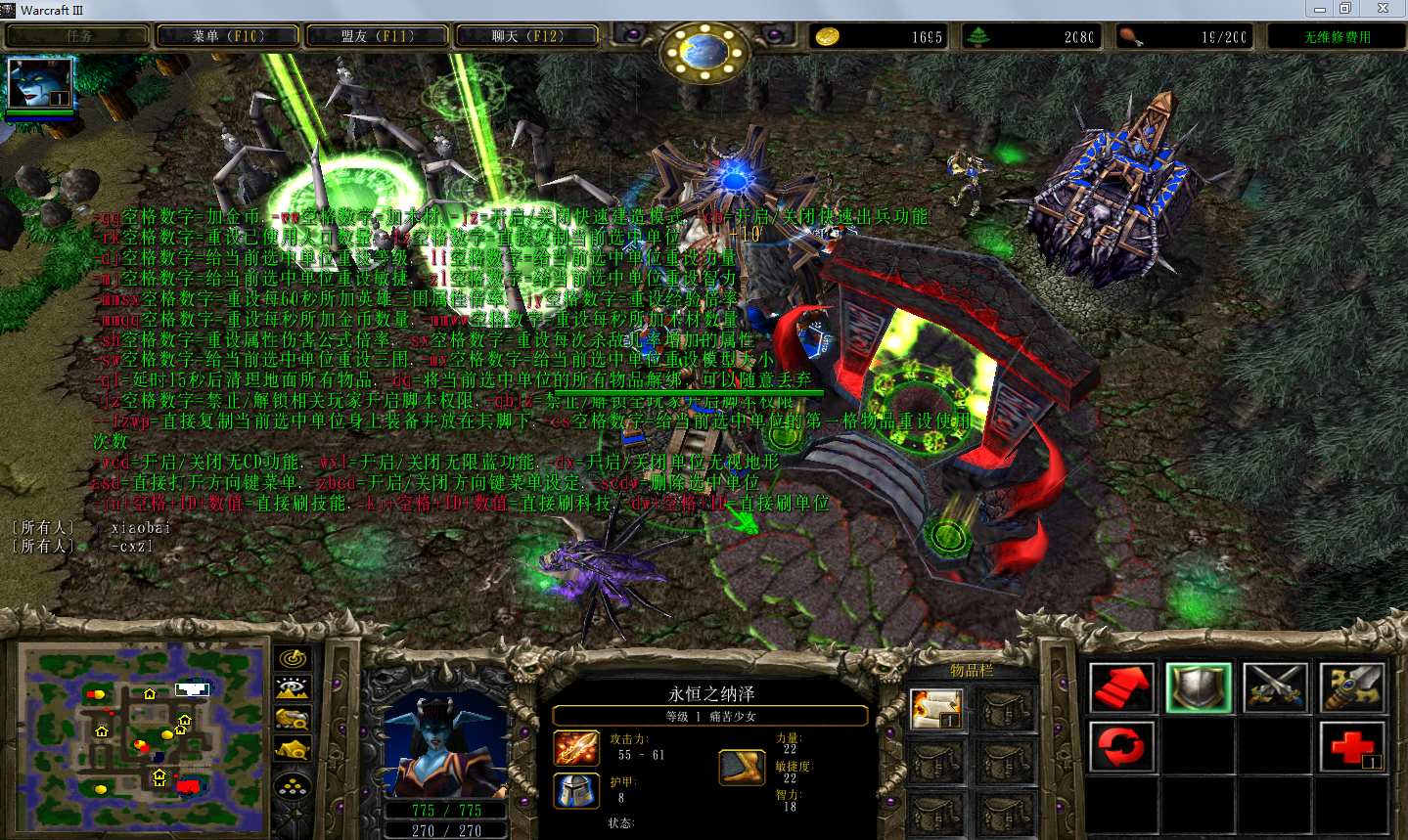1408x840 pixels.
Task: Click the minimap signal ping button
Action: point(294,658)
